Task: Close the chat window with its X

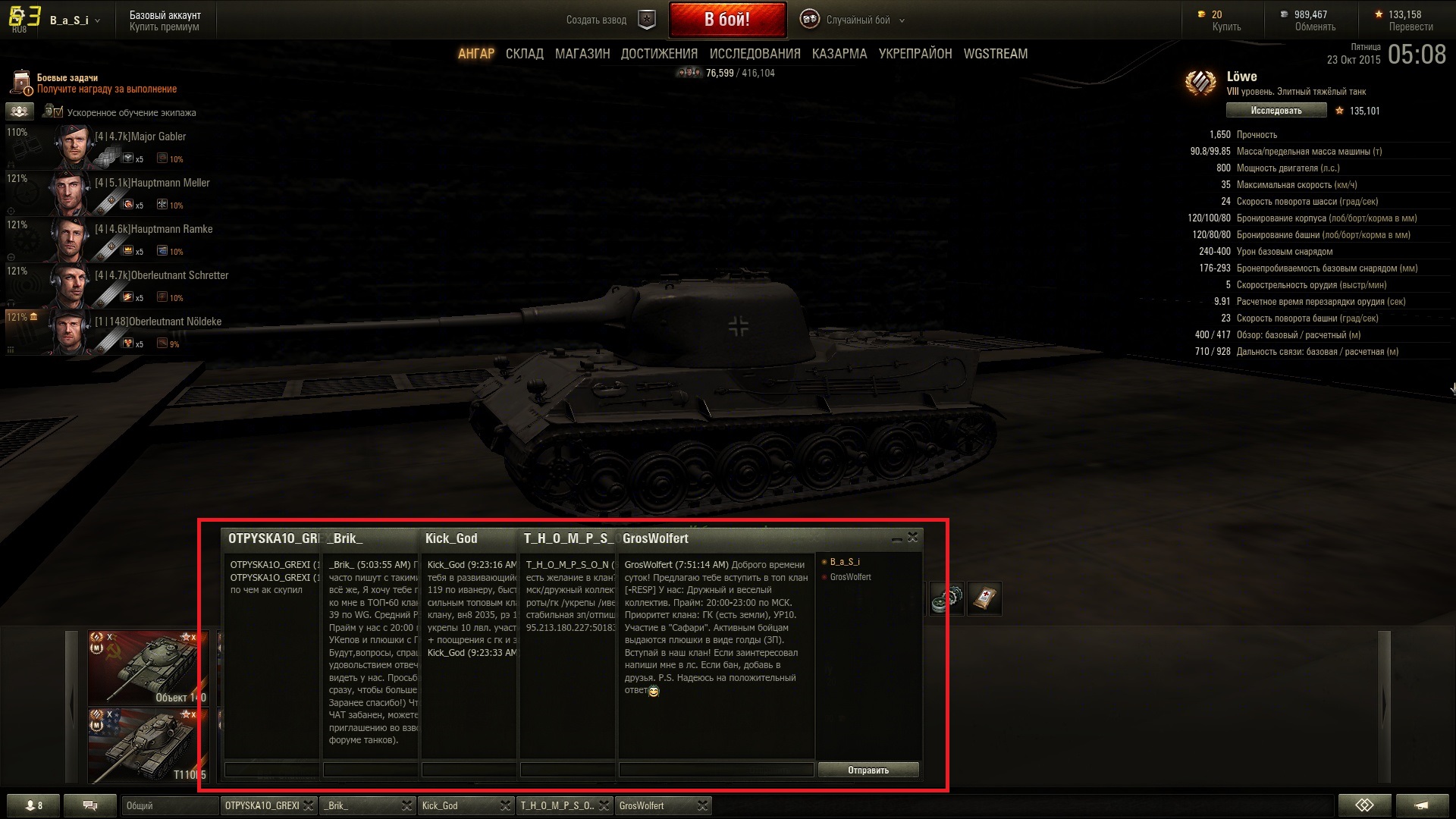Action: point(912,538)
